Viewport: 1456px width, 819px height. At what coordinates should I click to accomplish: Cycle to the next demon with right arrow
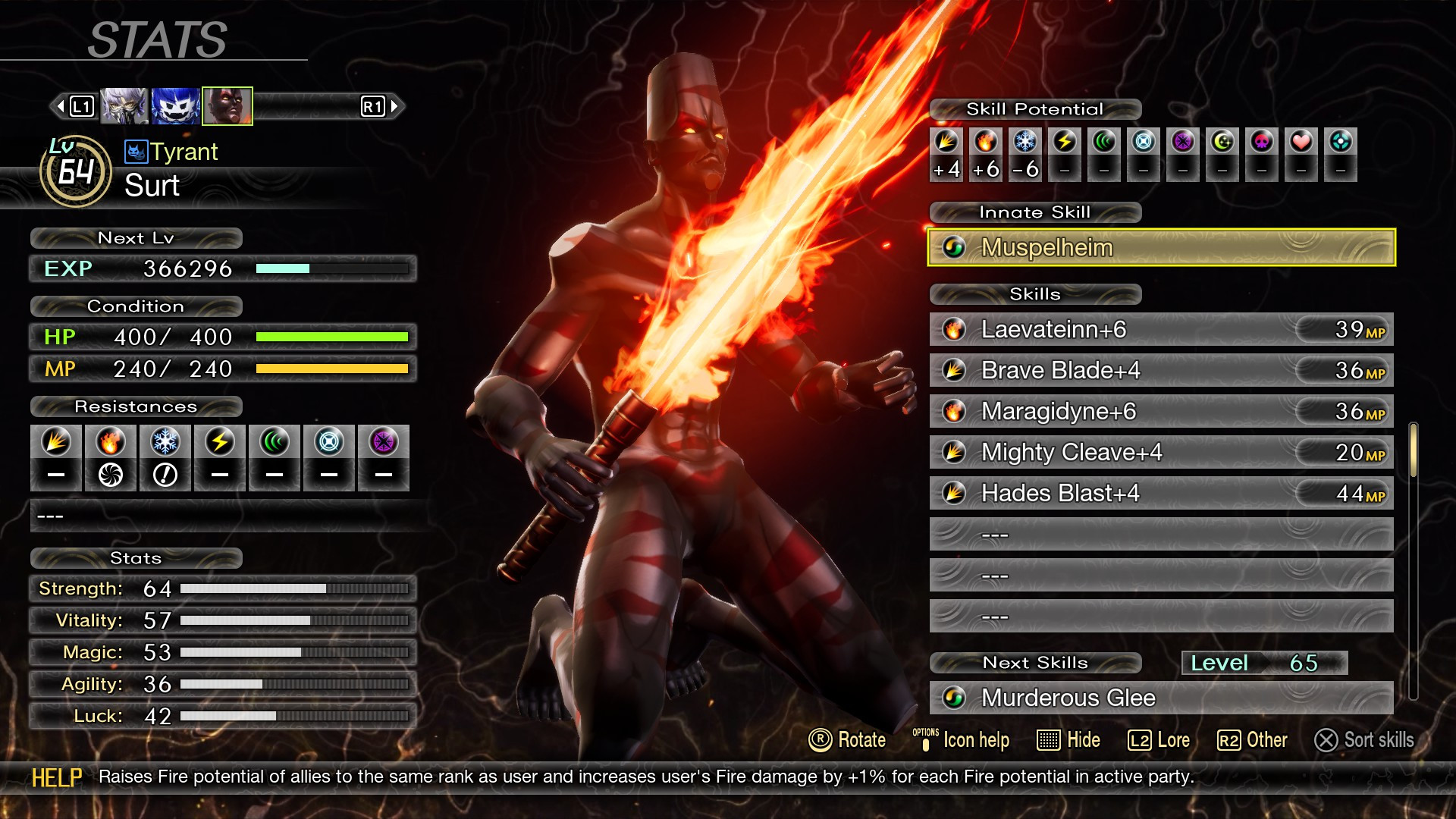[x=394, y=106]
